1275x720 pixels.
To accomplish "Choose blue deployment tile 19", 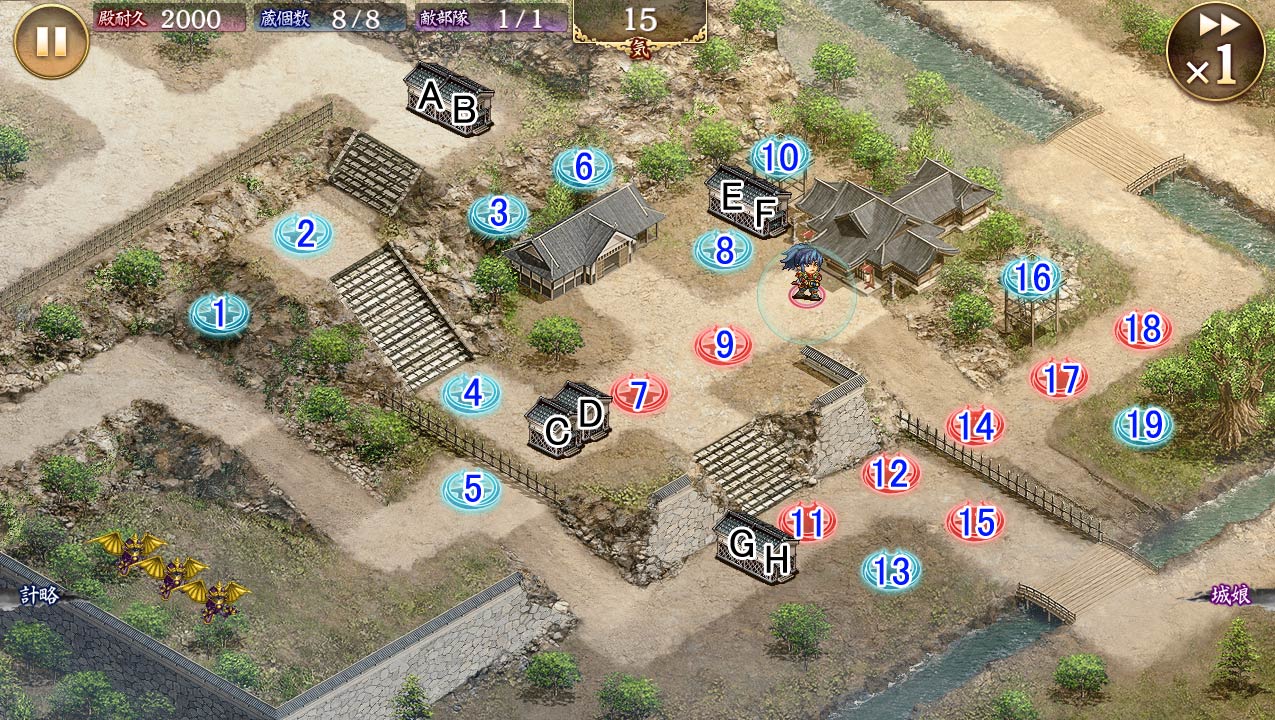I will 1143,426.
